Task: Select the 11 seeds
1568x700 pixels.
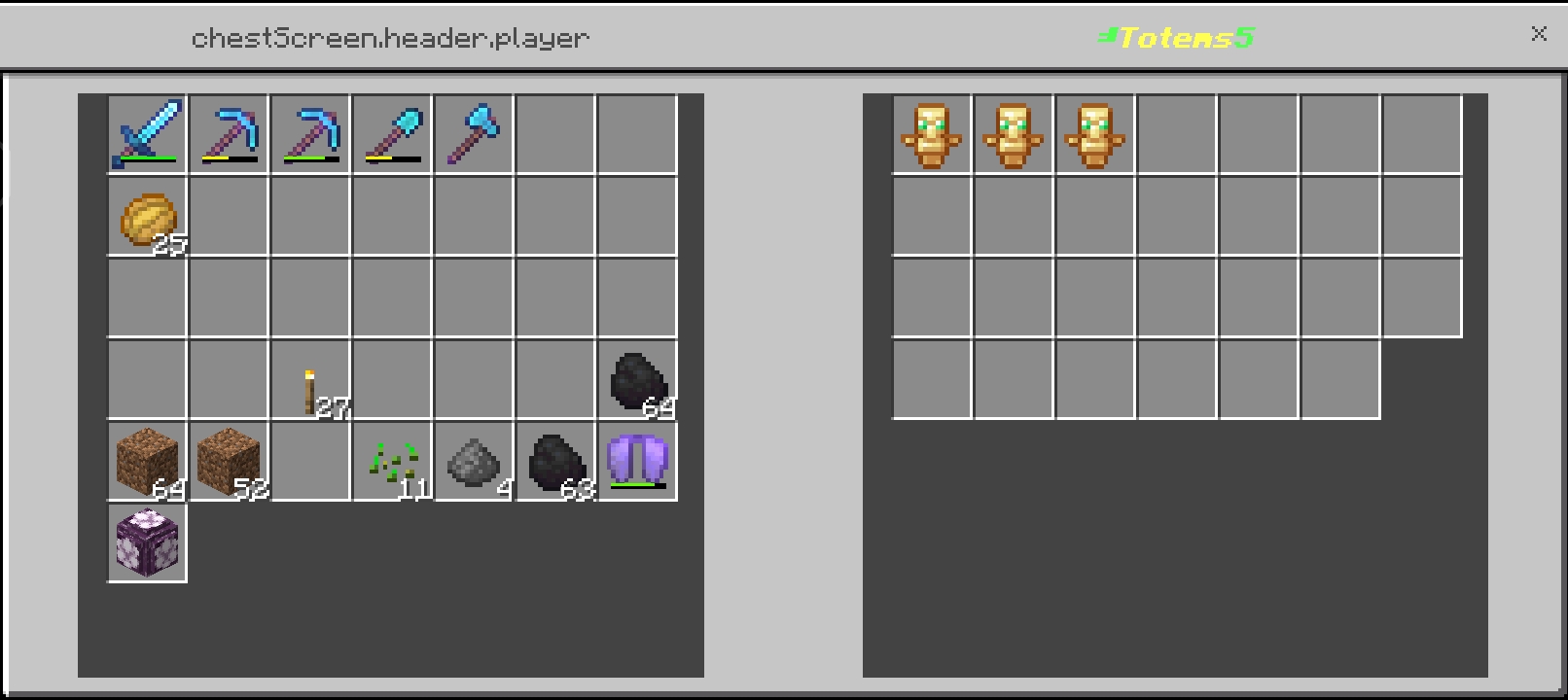Action: tap(392, 460)
